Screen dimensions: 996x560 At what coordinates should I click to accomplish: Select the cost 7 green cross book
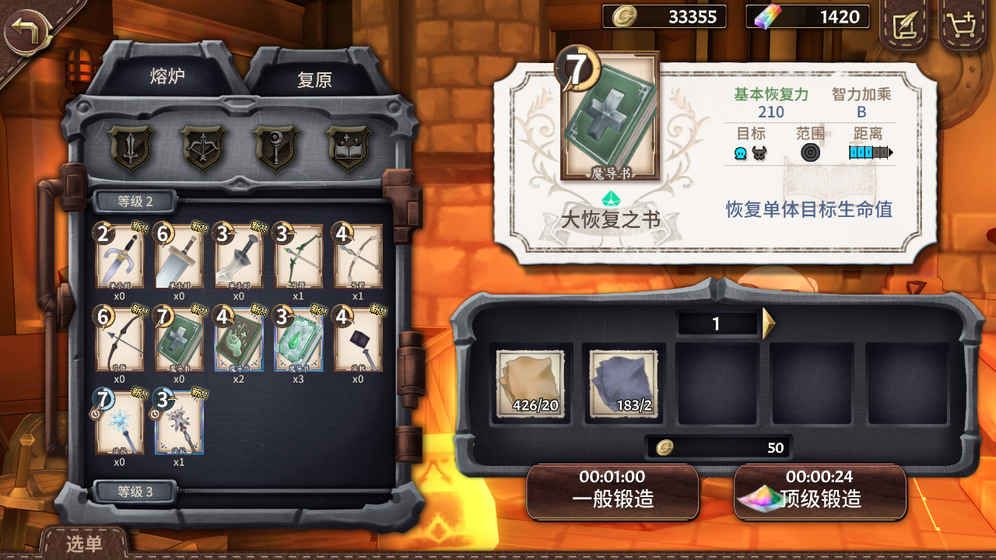[179, 341]
